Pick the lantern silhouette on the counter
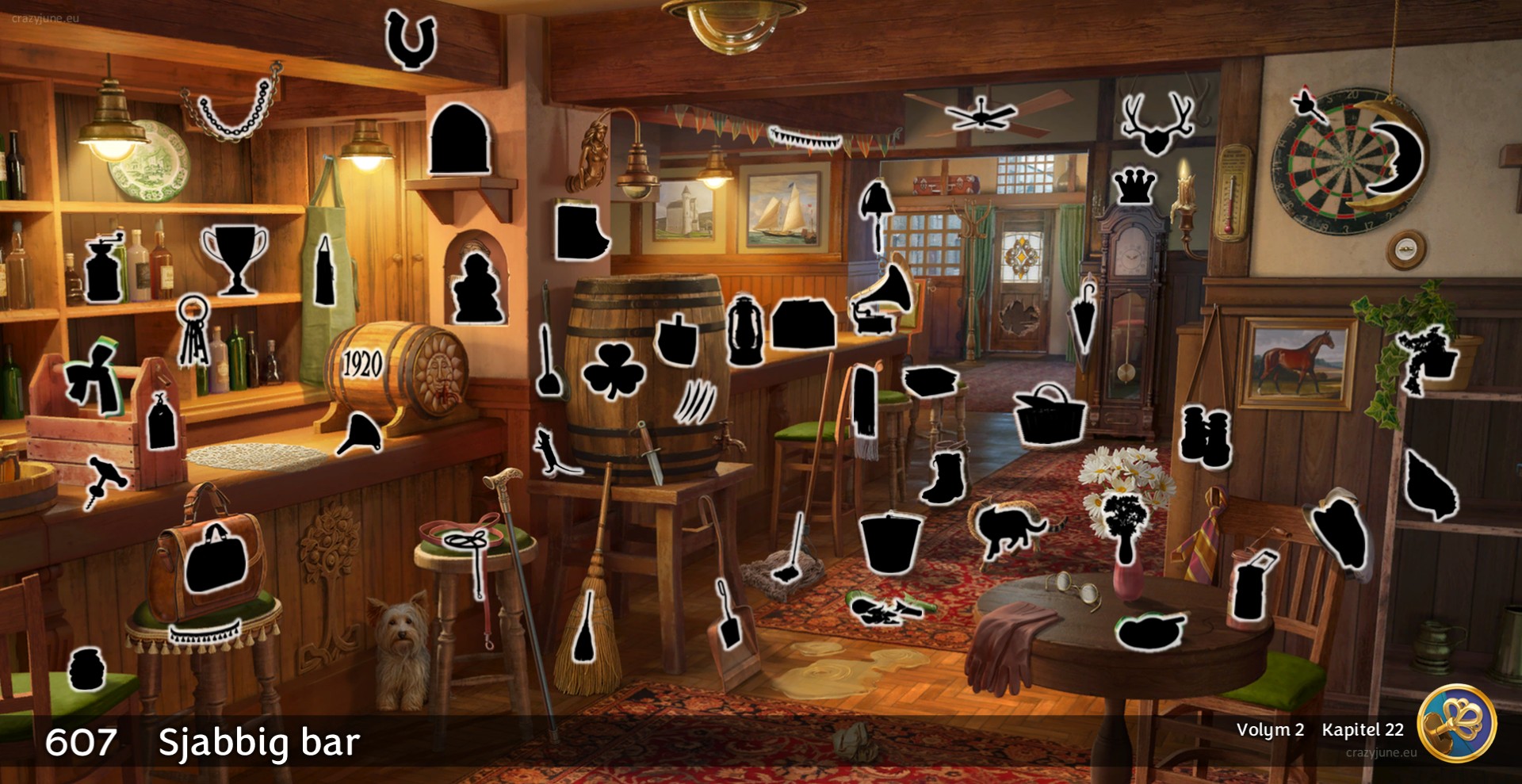The height and width of the screenshot is (784, 1522). click(744, 331)
